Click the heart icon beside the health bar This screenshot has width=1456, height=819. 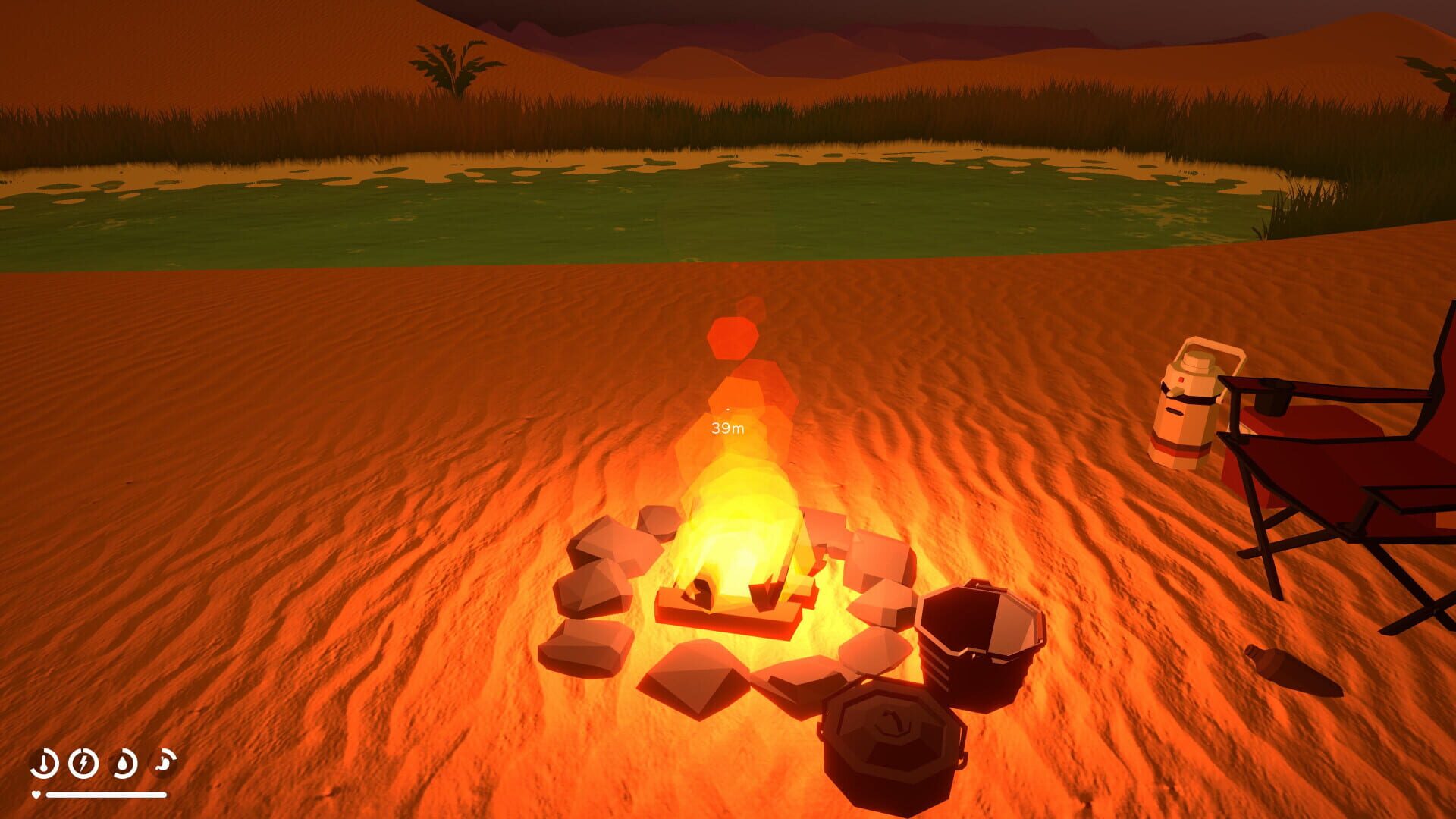coord(36,795)
